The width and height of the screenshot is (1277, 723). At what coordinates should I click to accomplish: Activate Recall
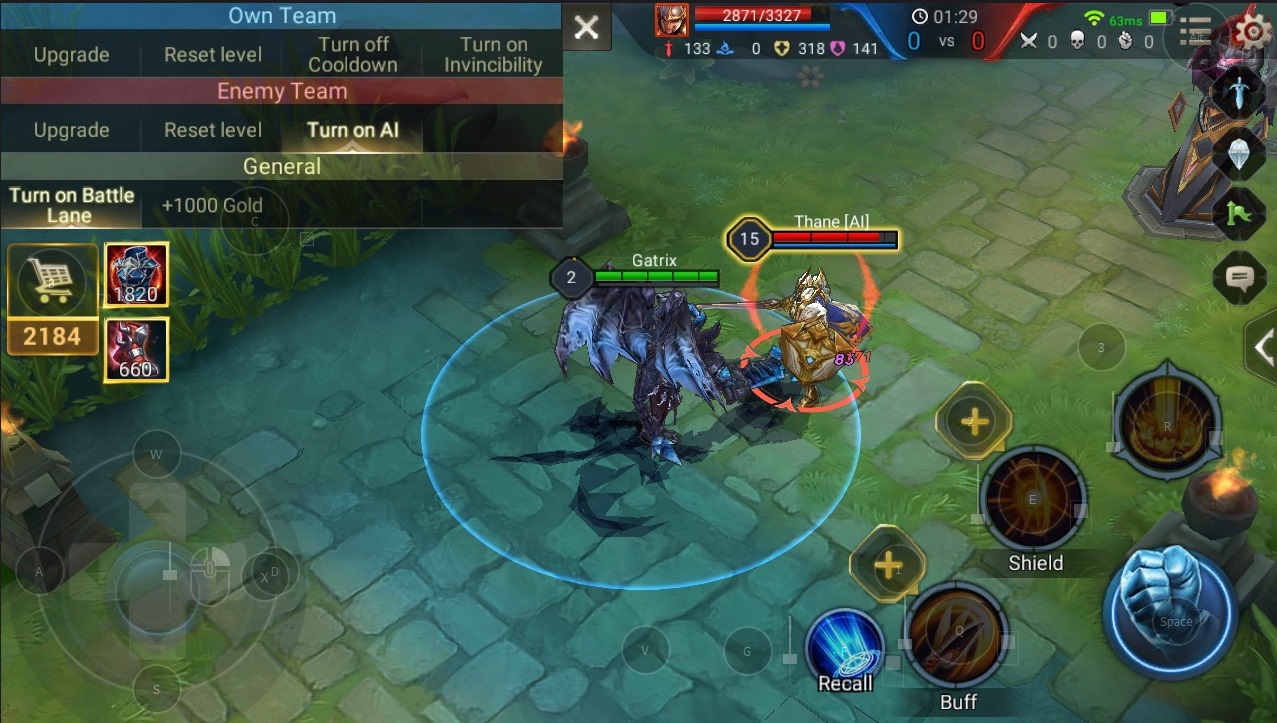845,649
